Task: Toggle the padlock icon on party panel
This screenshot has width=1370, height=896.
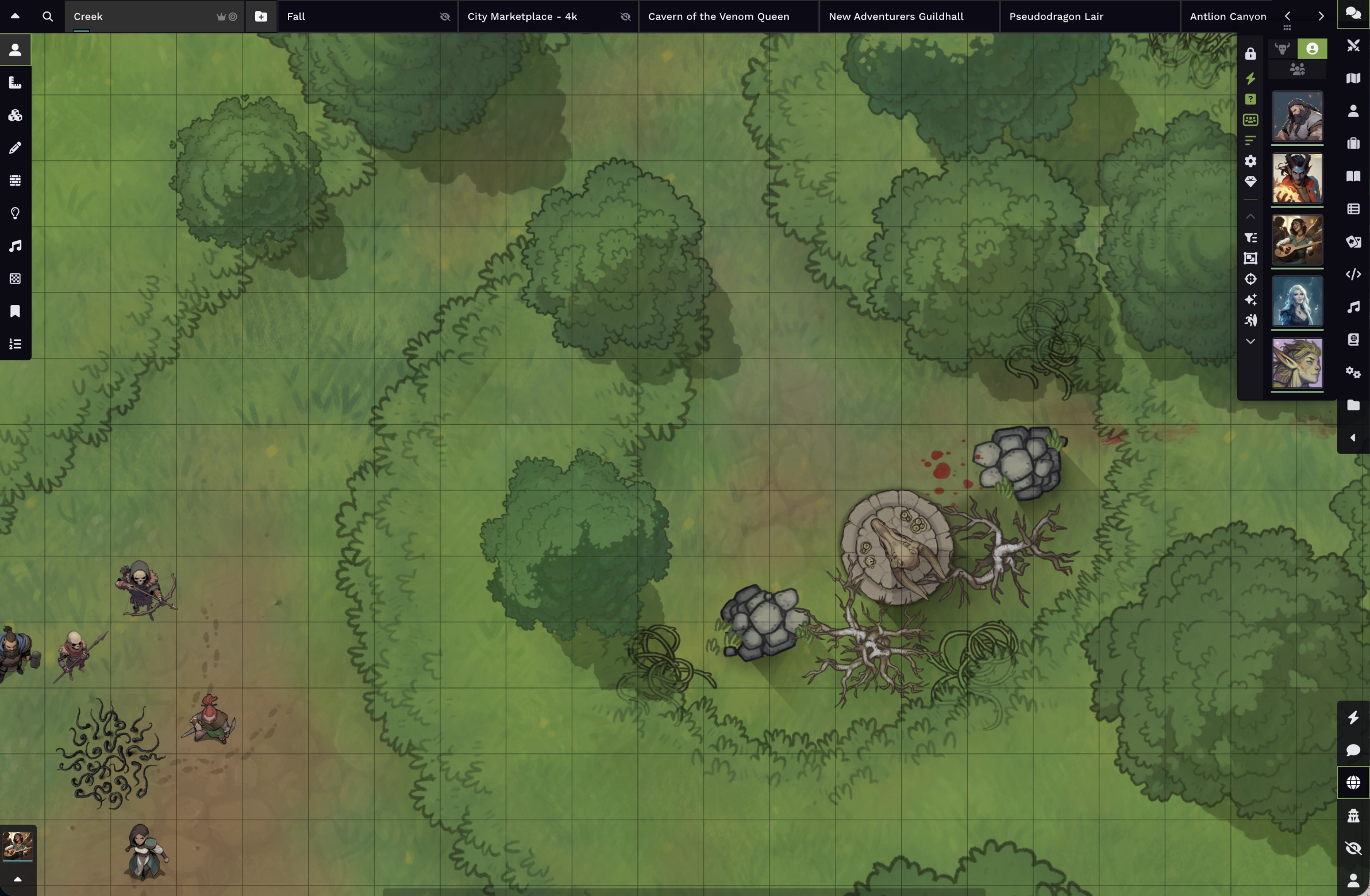Action: pos(1250,54)
